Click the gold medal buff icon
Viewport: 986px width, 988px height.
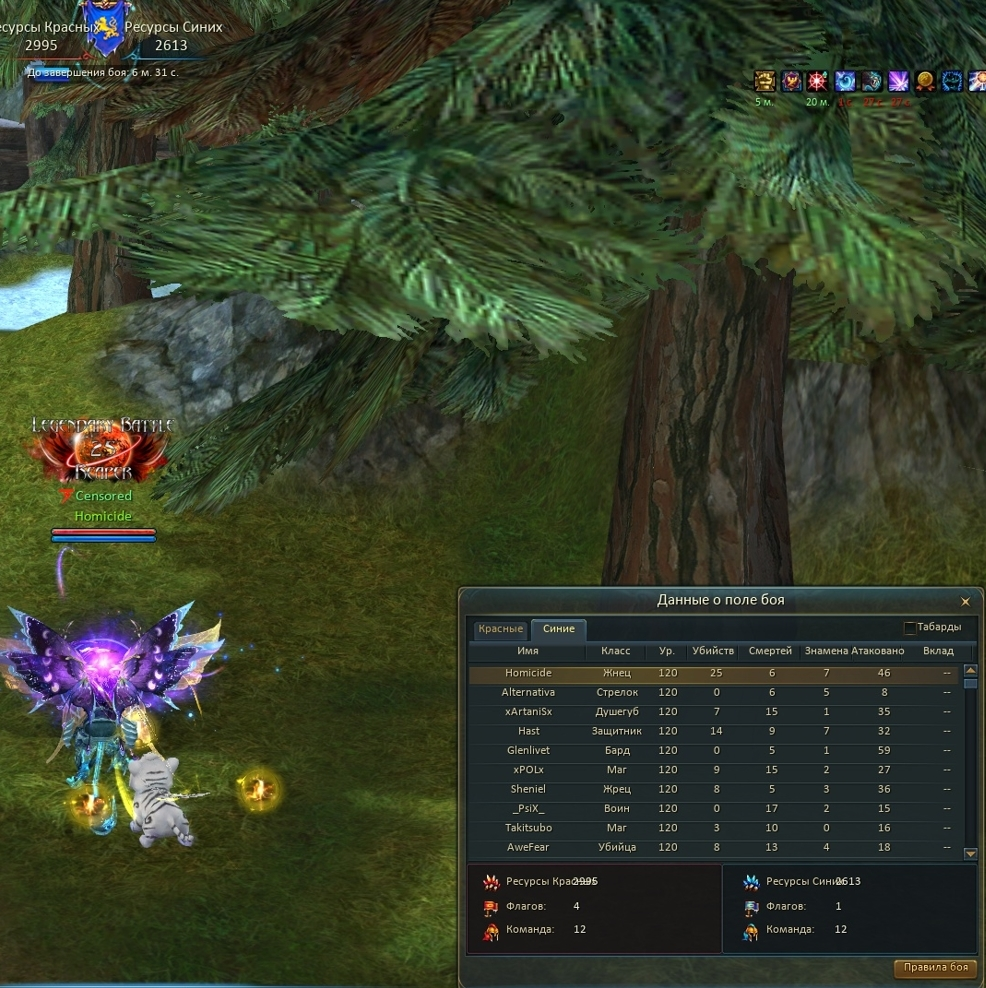coord(925,81)
